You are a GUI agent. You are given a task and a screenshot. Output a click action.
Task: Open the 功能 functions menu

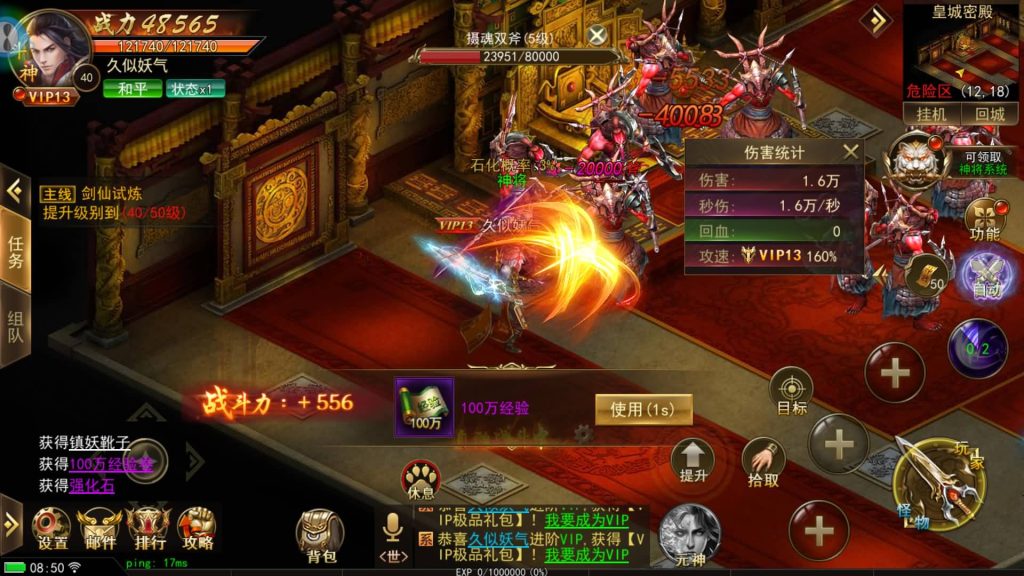(985, 220)
